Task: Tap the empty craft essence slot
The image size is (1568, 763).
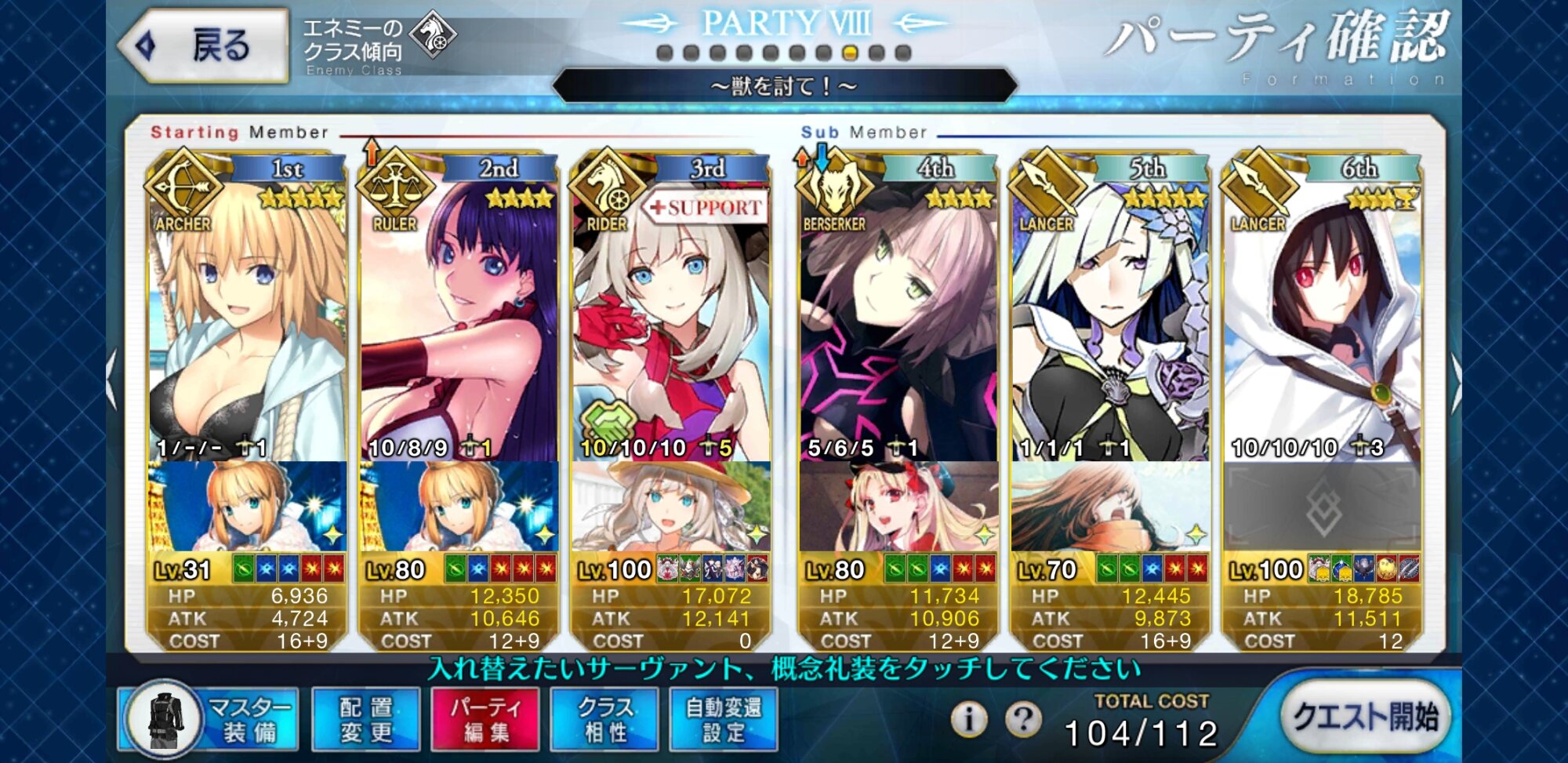Action: click(x=1323, y=507)
